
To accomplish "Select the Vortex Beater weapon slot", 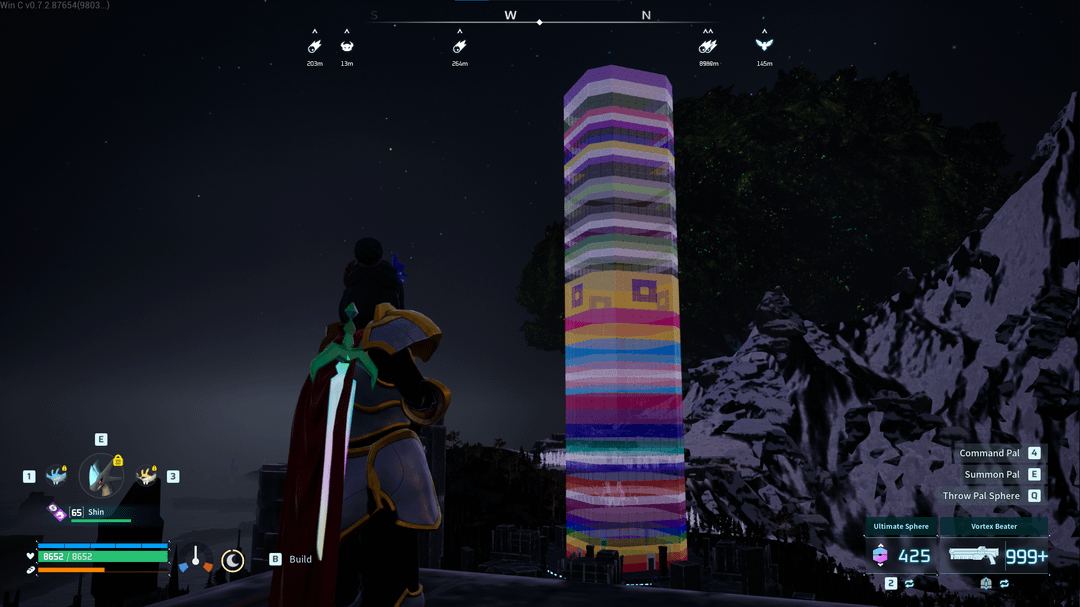I will point(993,555).
